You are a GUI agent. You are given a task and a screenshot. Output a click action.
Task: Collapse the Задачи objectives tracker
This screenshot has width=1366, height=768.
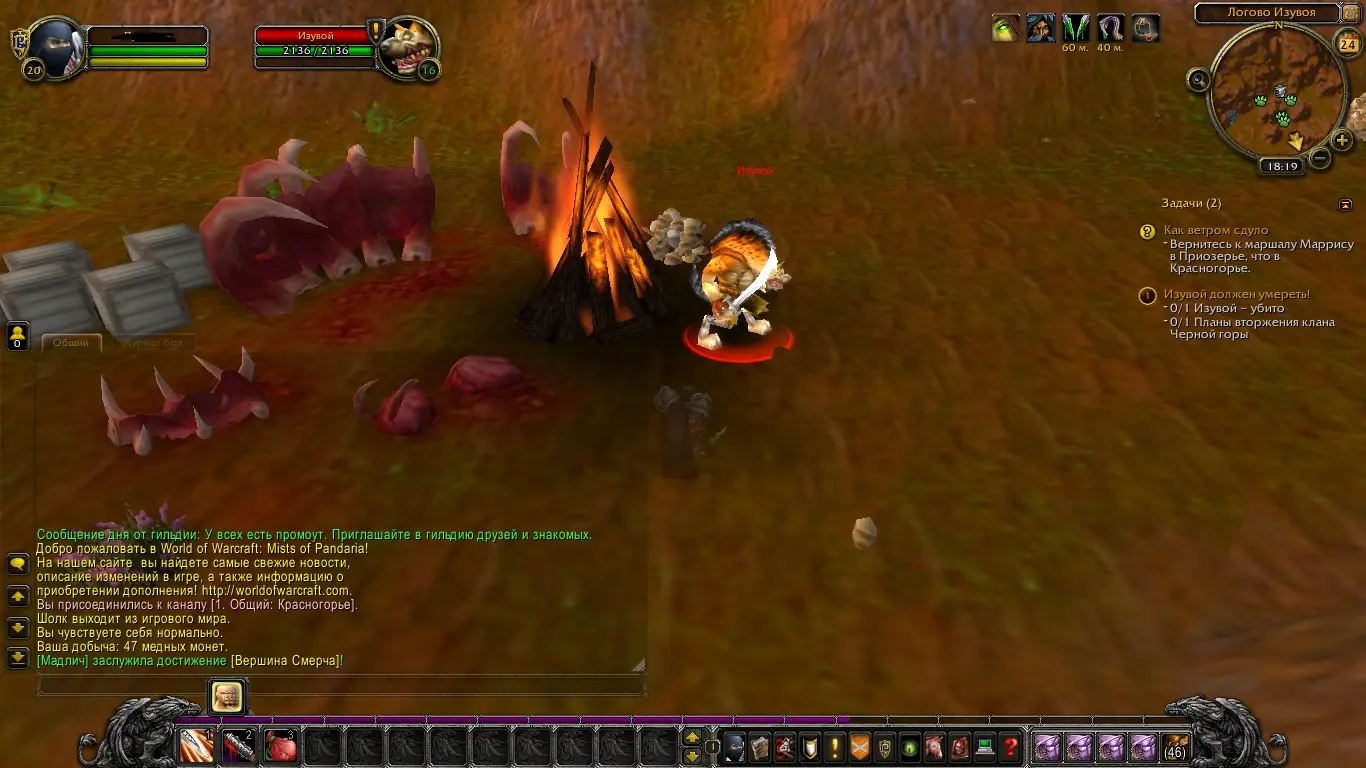tap(1345, 204)
